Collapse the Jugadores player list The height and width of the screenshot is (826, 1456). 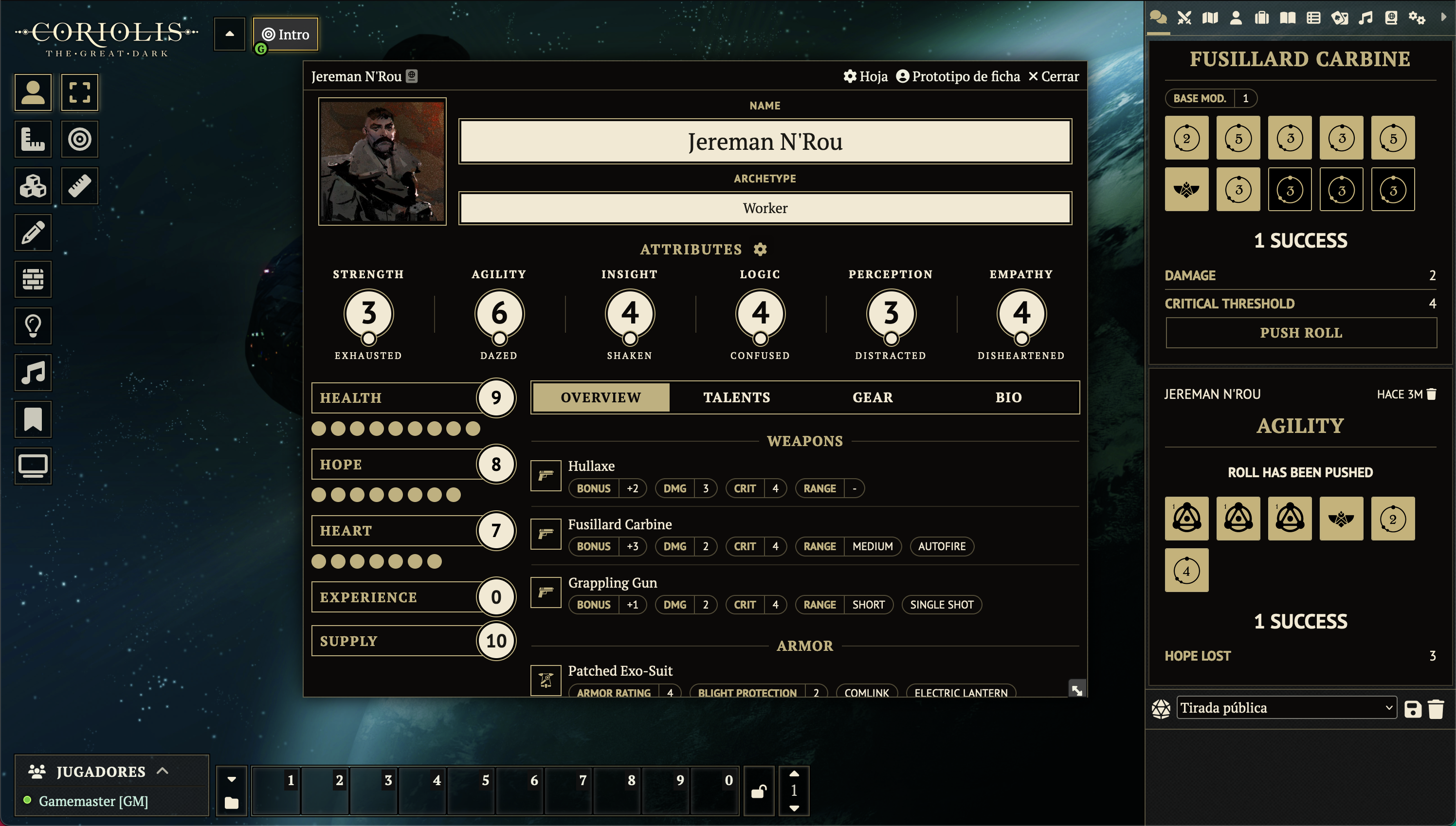pyautogui.click(x=162, y=771)
